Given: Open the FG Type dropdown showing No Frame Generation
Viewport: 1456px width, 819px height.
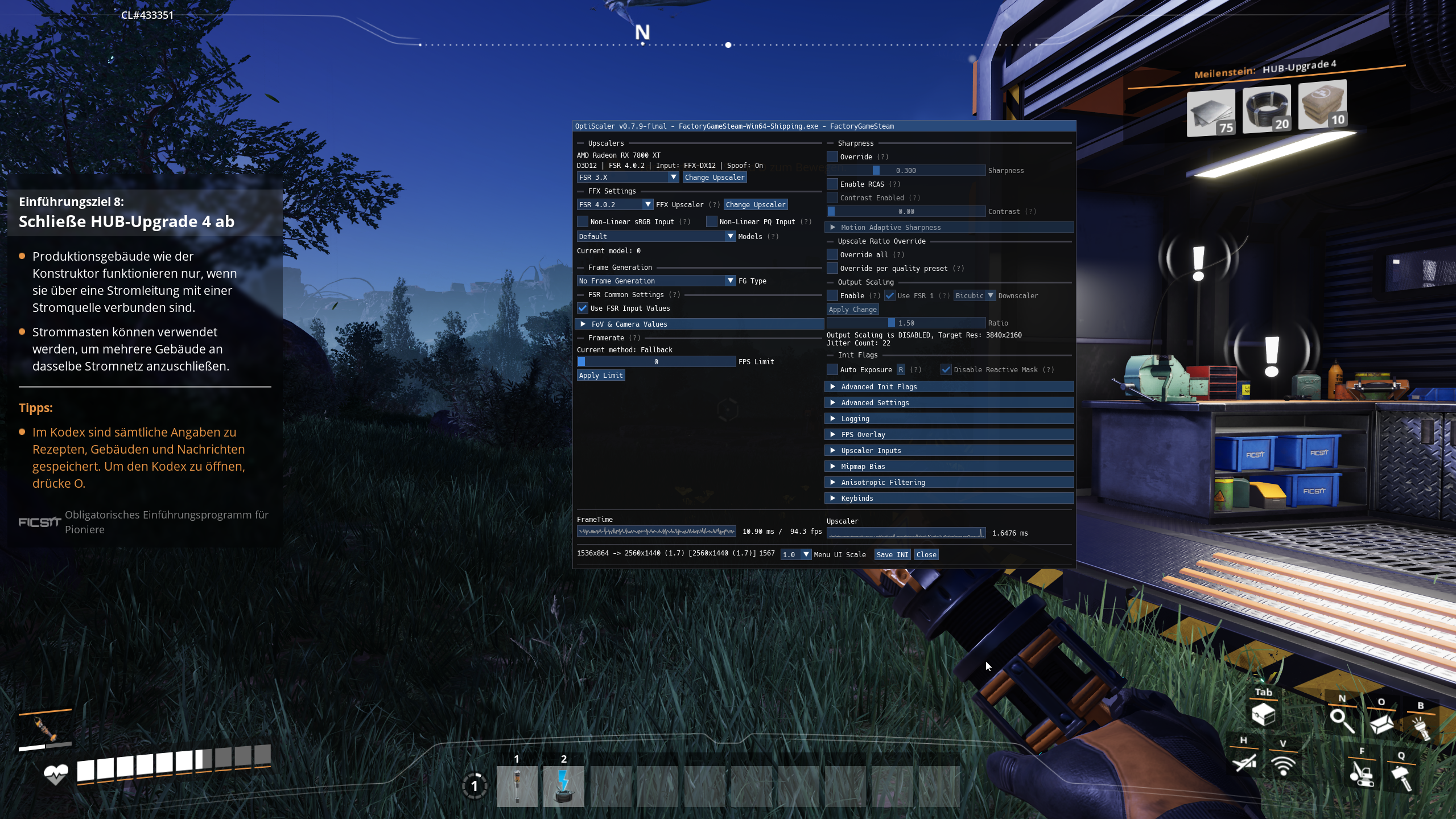Looking at the screenshot, I should [655, 281].
